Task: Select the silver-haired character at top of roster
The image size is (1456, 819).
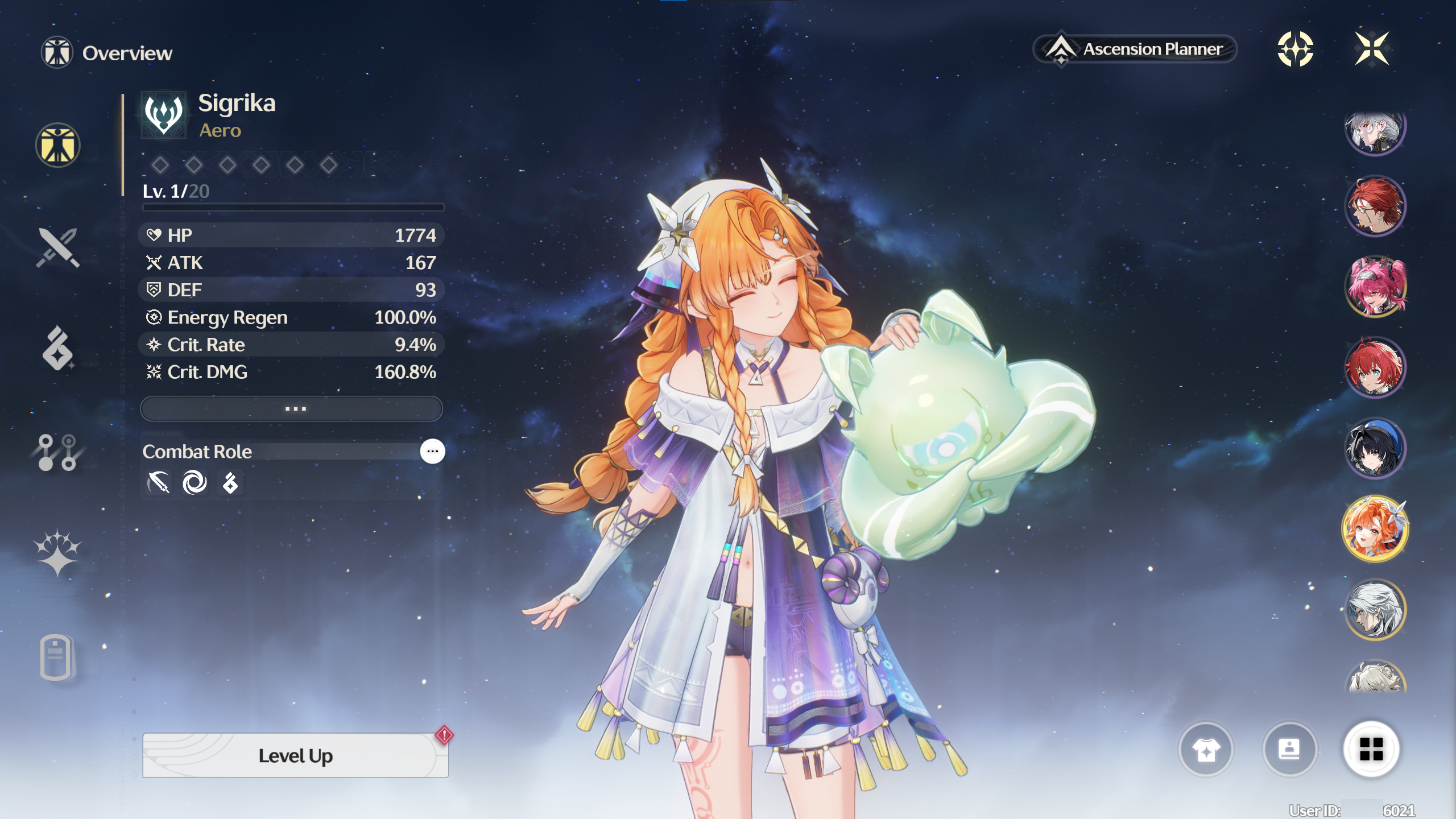Action: click(1375, 132)
